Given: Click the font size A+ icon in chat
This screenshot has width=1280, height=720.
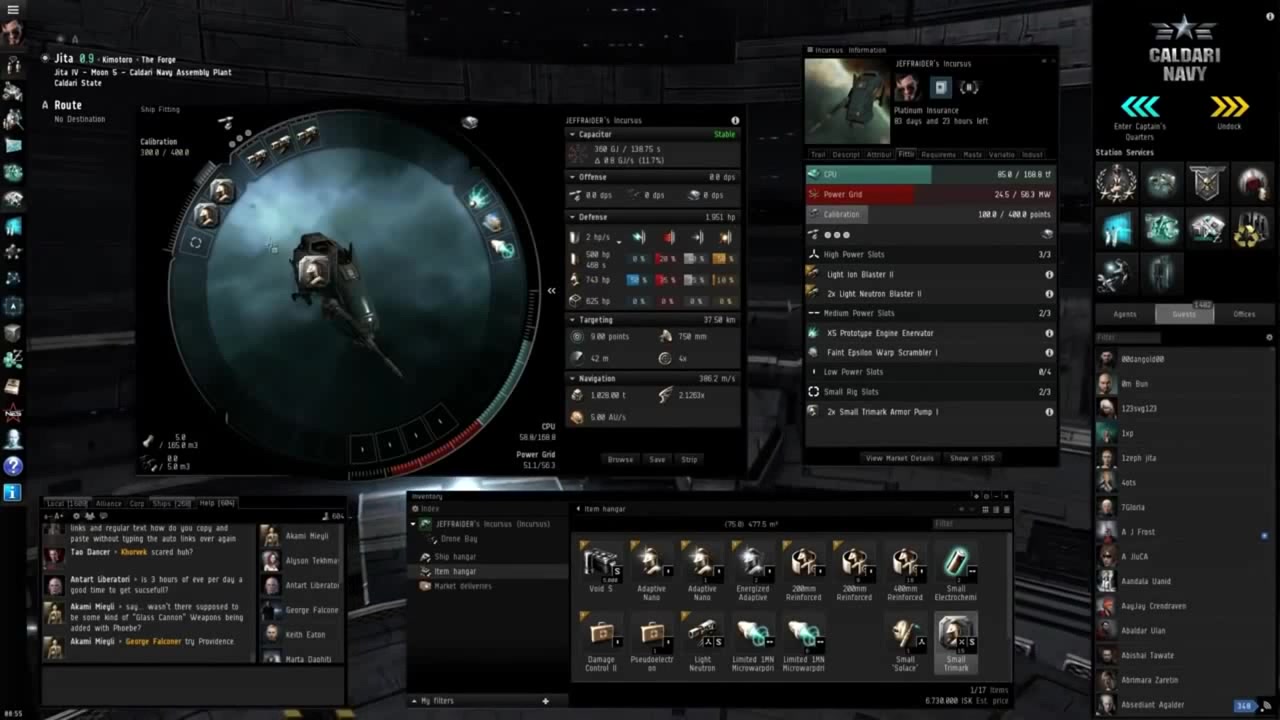Looking at the screenshot, I should tap(58, 515).
